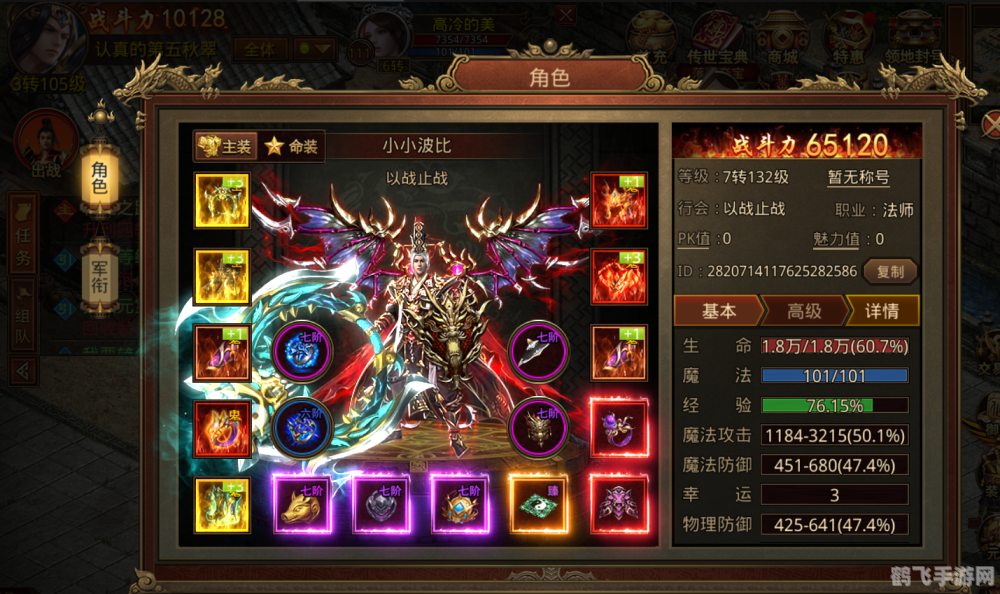1000x594 pixels.
Task: Inspect the 七阶 silver blade circular slot
Action: (x=540, y=351)
